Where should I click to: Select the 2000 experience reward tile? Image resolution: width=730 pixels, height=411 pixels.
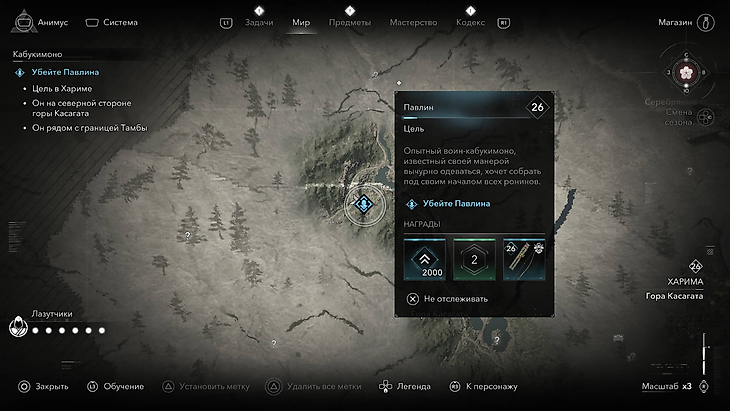425,261
